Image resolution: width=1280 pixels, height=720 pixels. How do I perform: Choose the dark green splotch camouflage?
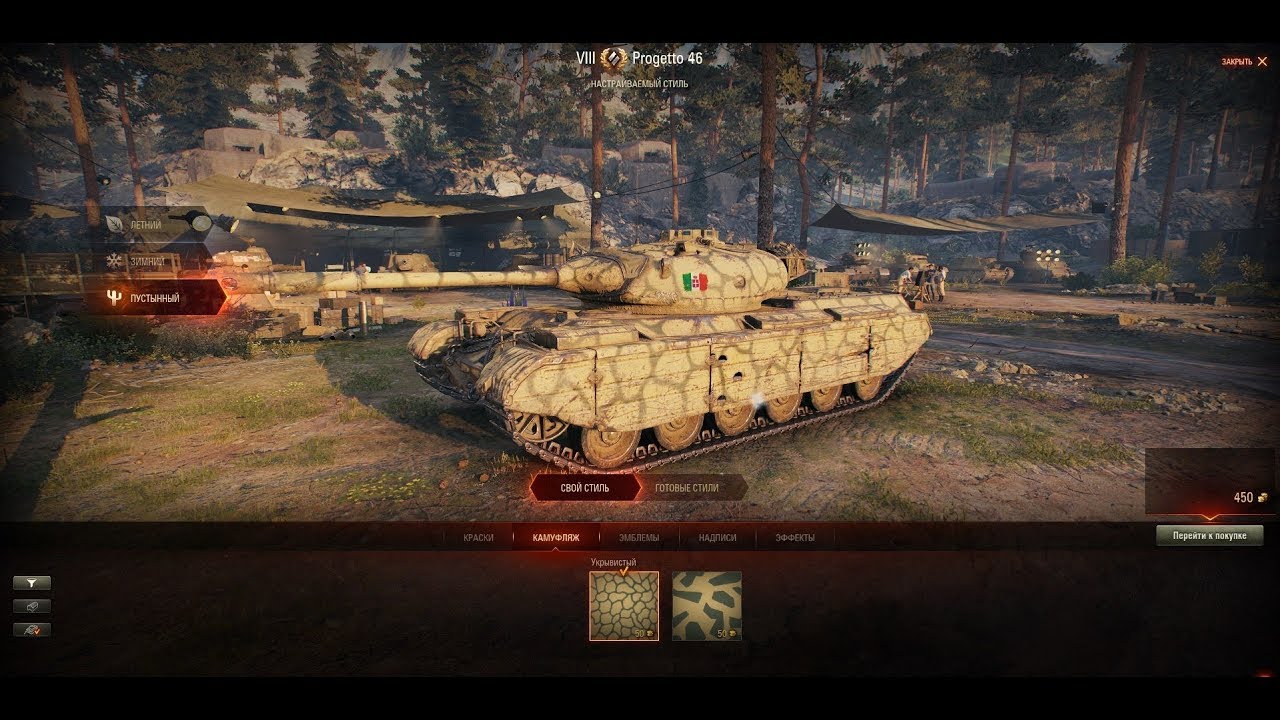pyautogui.click(x=706, y=605)
